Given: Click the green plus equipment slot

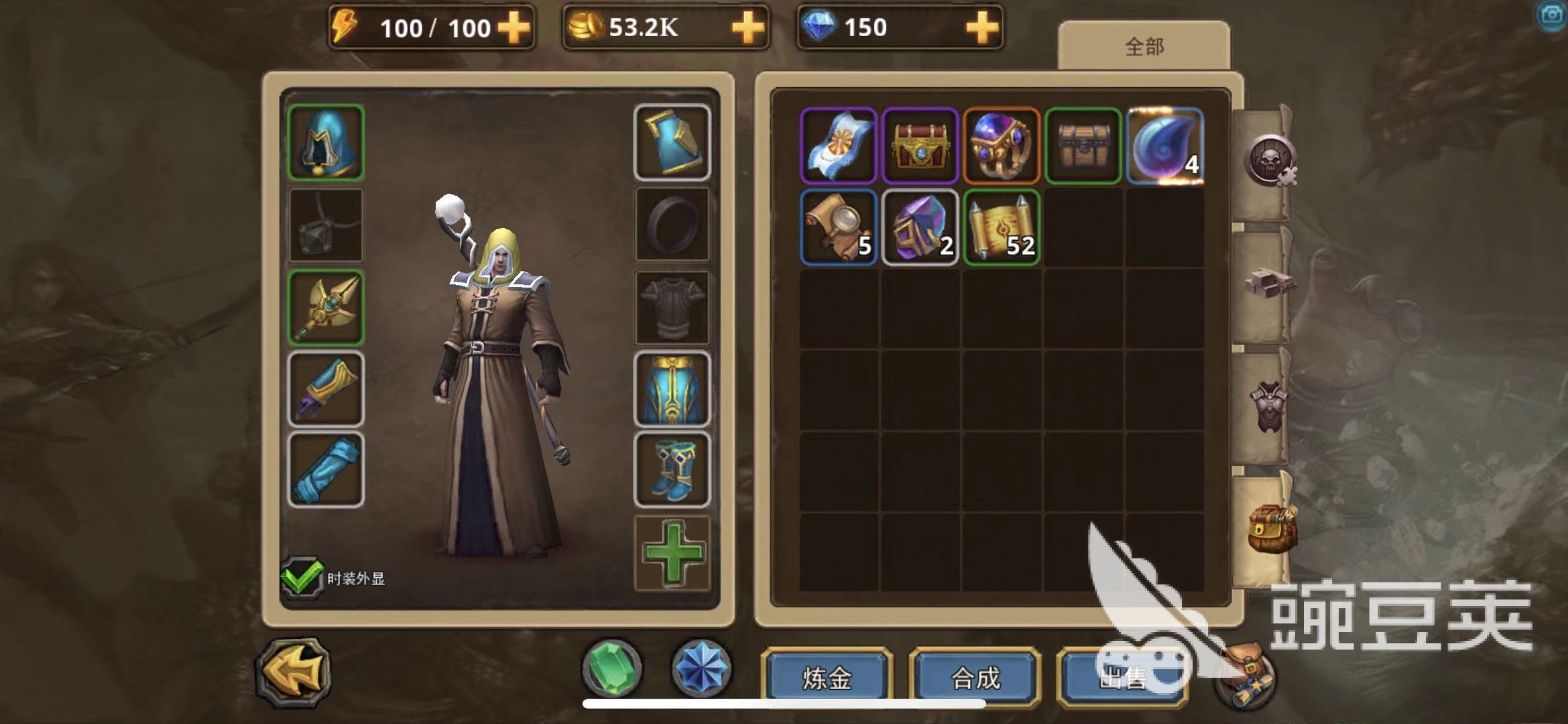Looking at the screenshot, I should [x=672, y=553].
